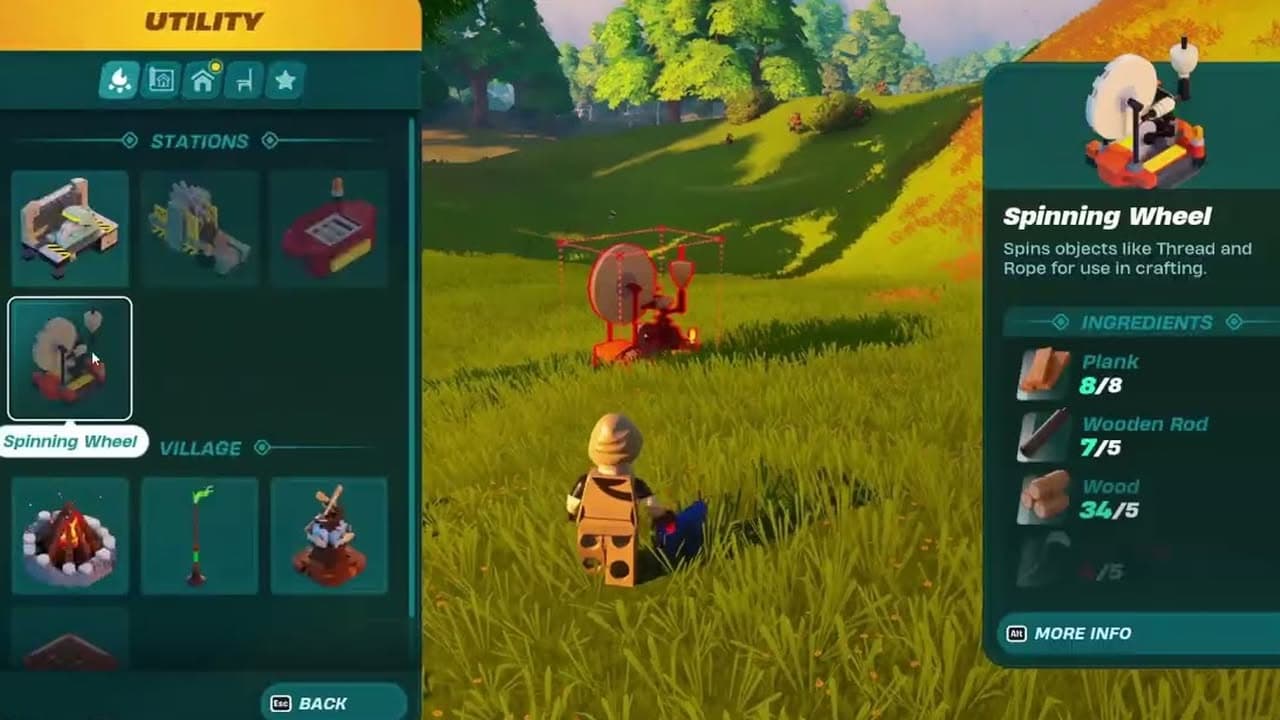
Task: Collapse the Village section header
Action: (x=199, y=448)
